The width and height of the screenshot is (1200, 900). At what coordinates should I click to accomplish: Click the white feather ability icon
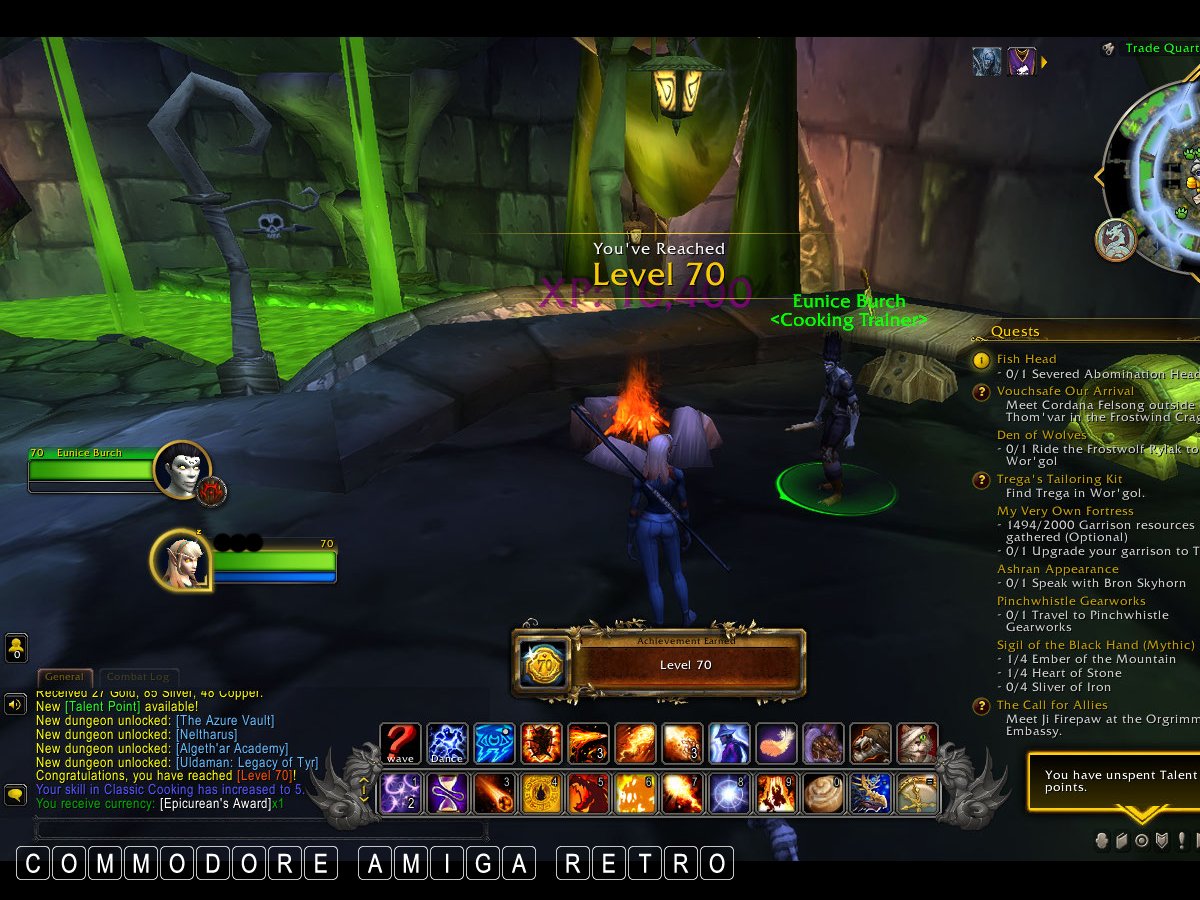pos(776,744)
